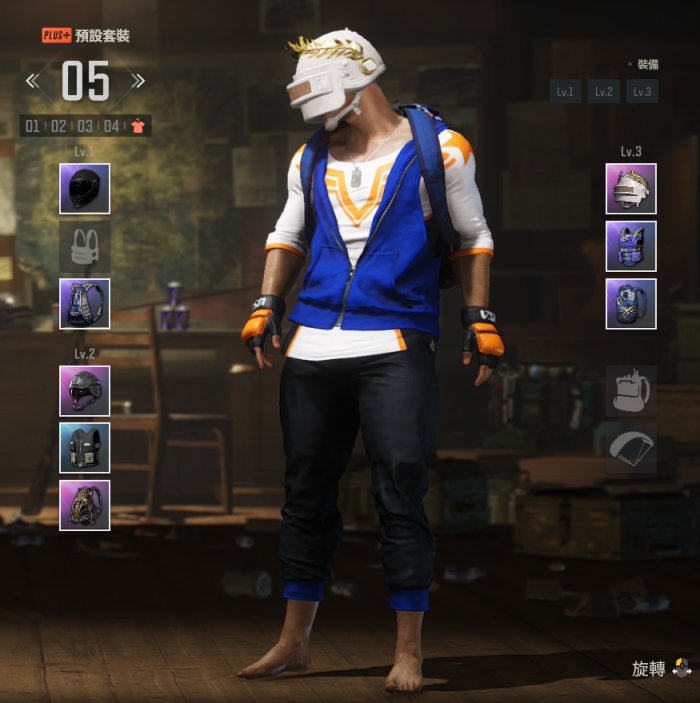The image size is (700, 703).
Task: Switch to preset tab 02
Action: pyautogui.click(x=59, y=126)
